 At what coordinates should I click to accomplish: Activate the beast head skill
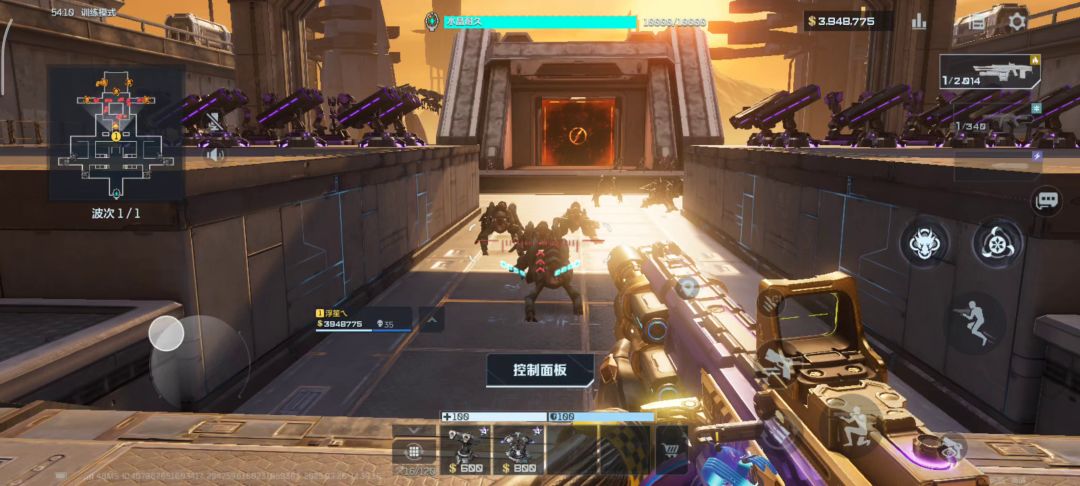pos(925,243)
